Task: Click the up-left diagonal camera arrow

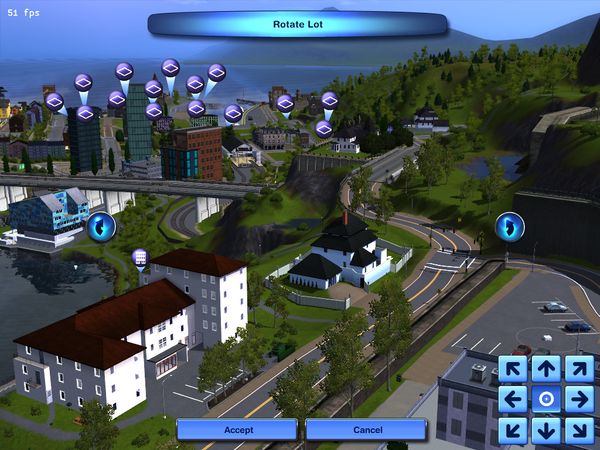Action: tap(514, 368)
